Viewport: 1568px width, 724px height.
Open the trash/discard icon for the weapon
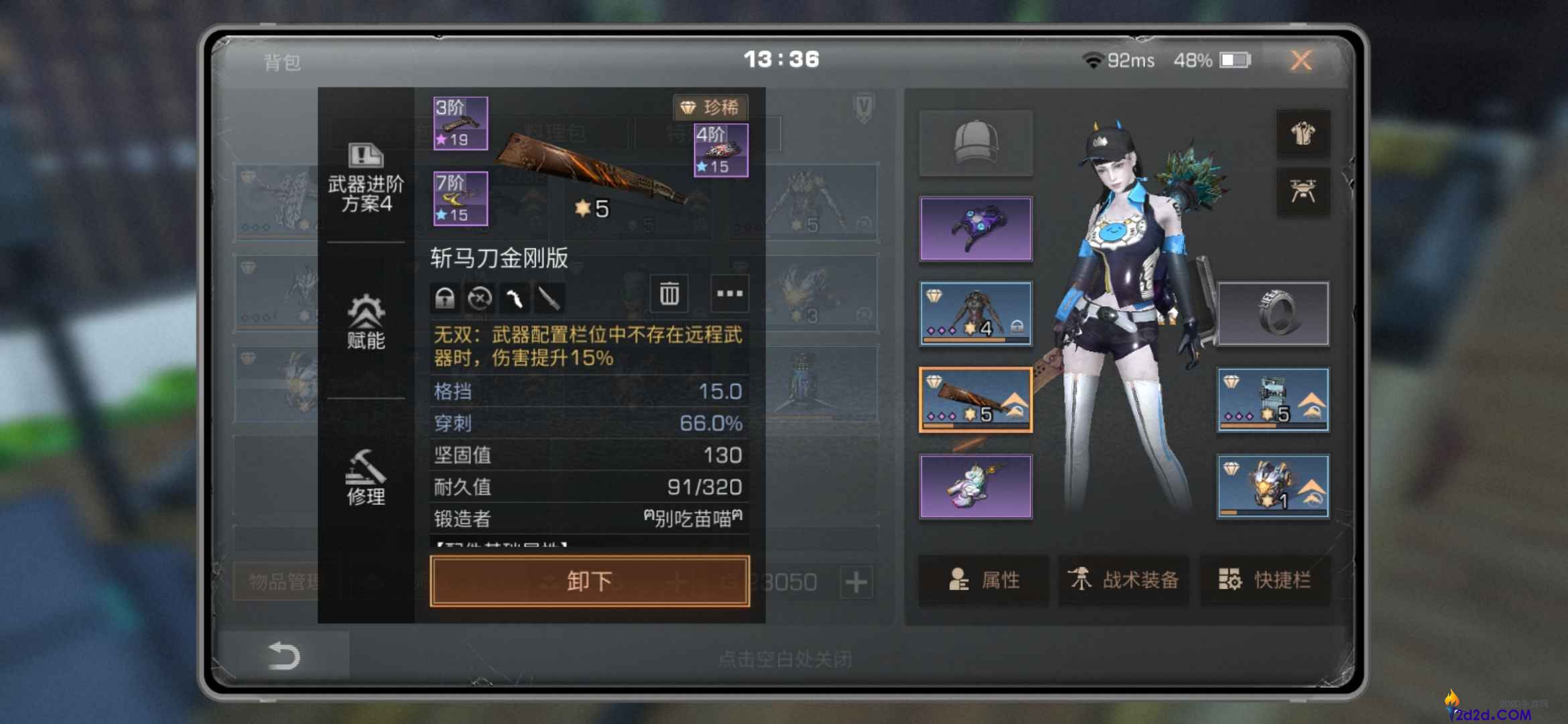click(667, 294)
